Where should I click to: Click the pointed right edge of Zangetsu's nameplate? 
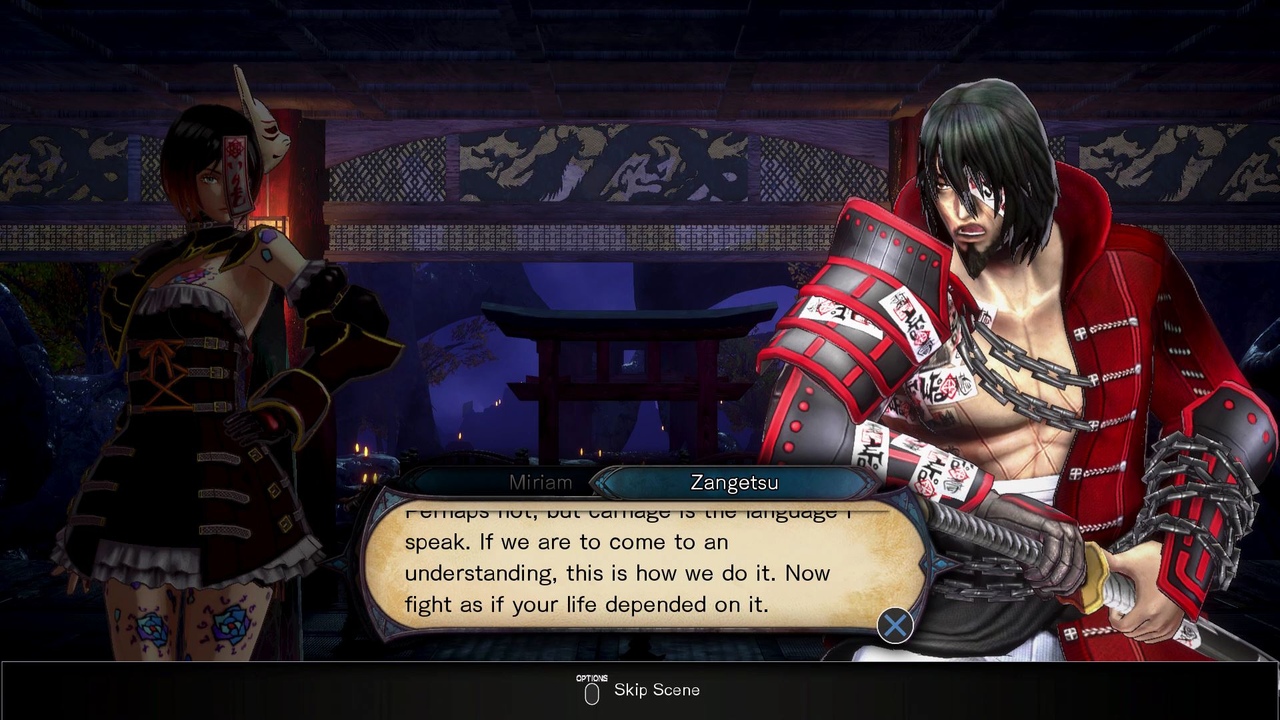(x=870, y=482)
